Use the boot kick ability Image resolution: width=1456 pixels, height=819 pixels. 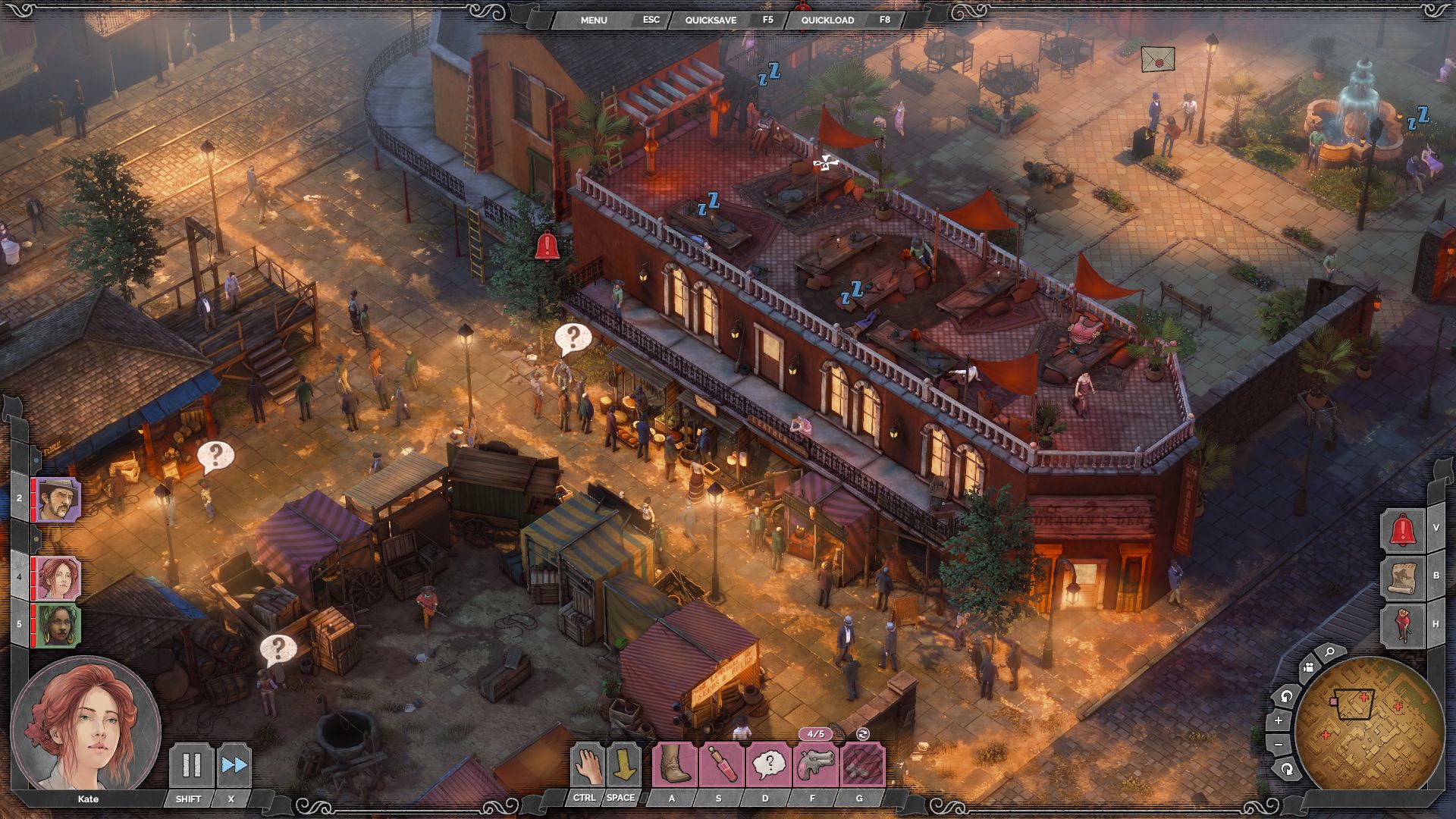tap(673, 764)
